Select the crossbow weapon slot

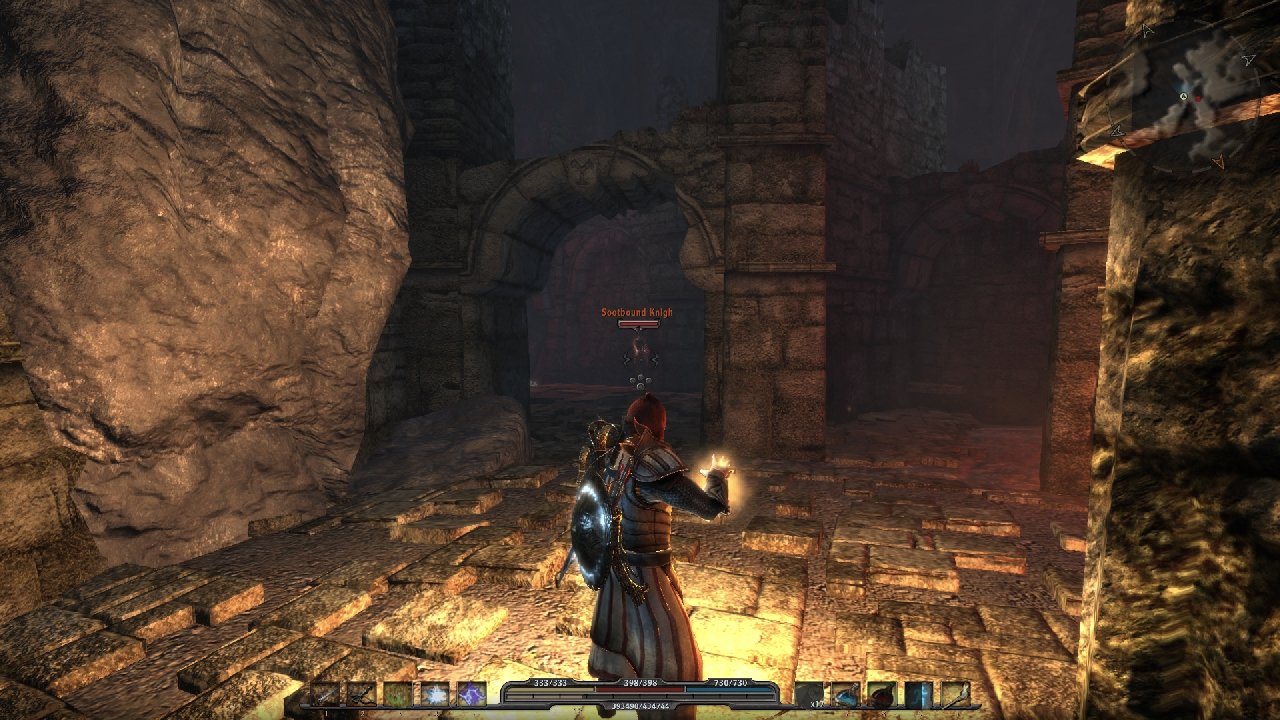[x=361, y=694]
